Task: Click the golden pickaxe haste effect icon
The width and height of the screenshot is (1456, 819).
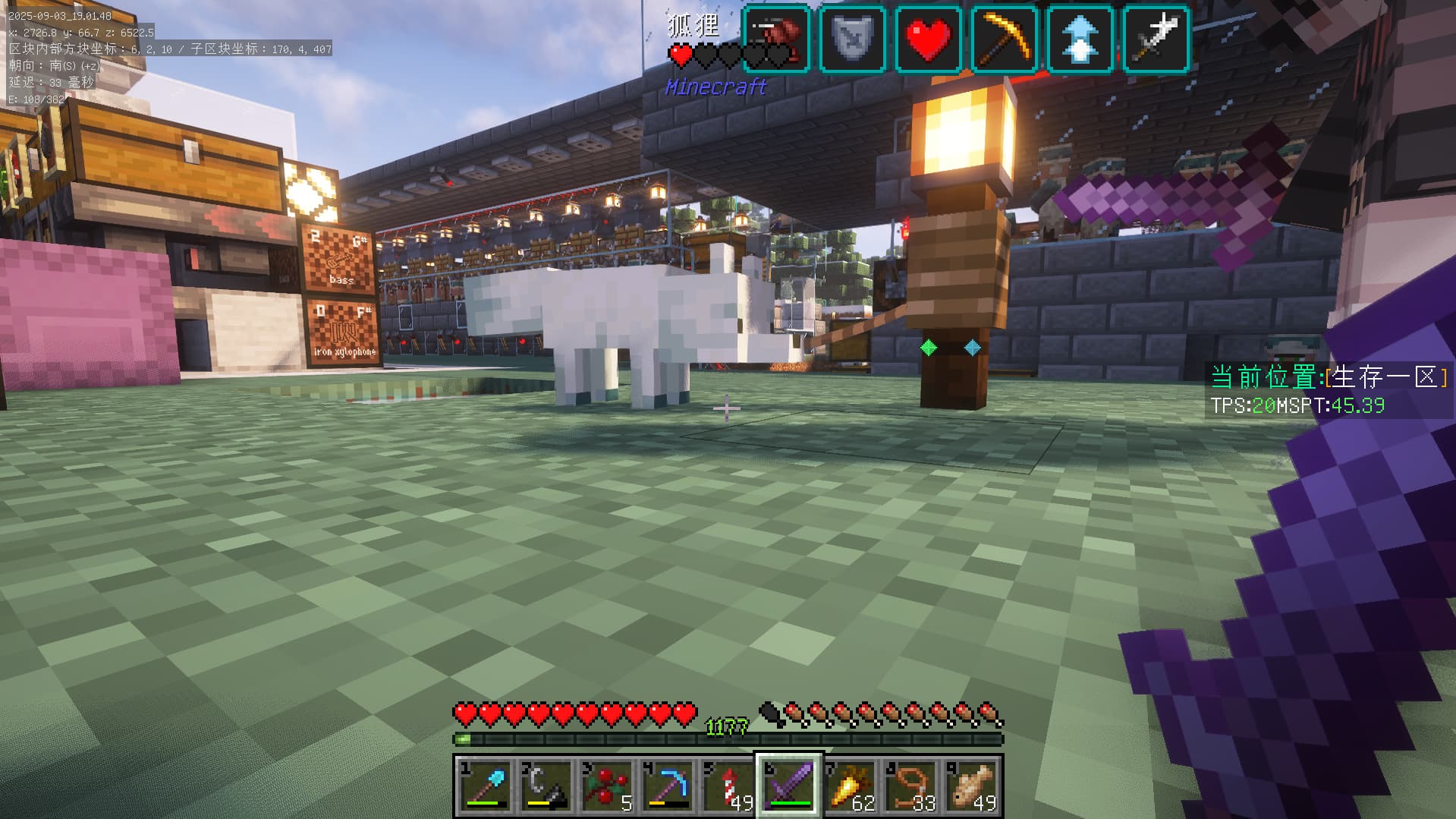Action: (x=1004, y=39)
